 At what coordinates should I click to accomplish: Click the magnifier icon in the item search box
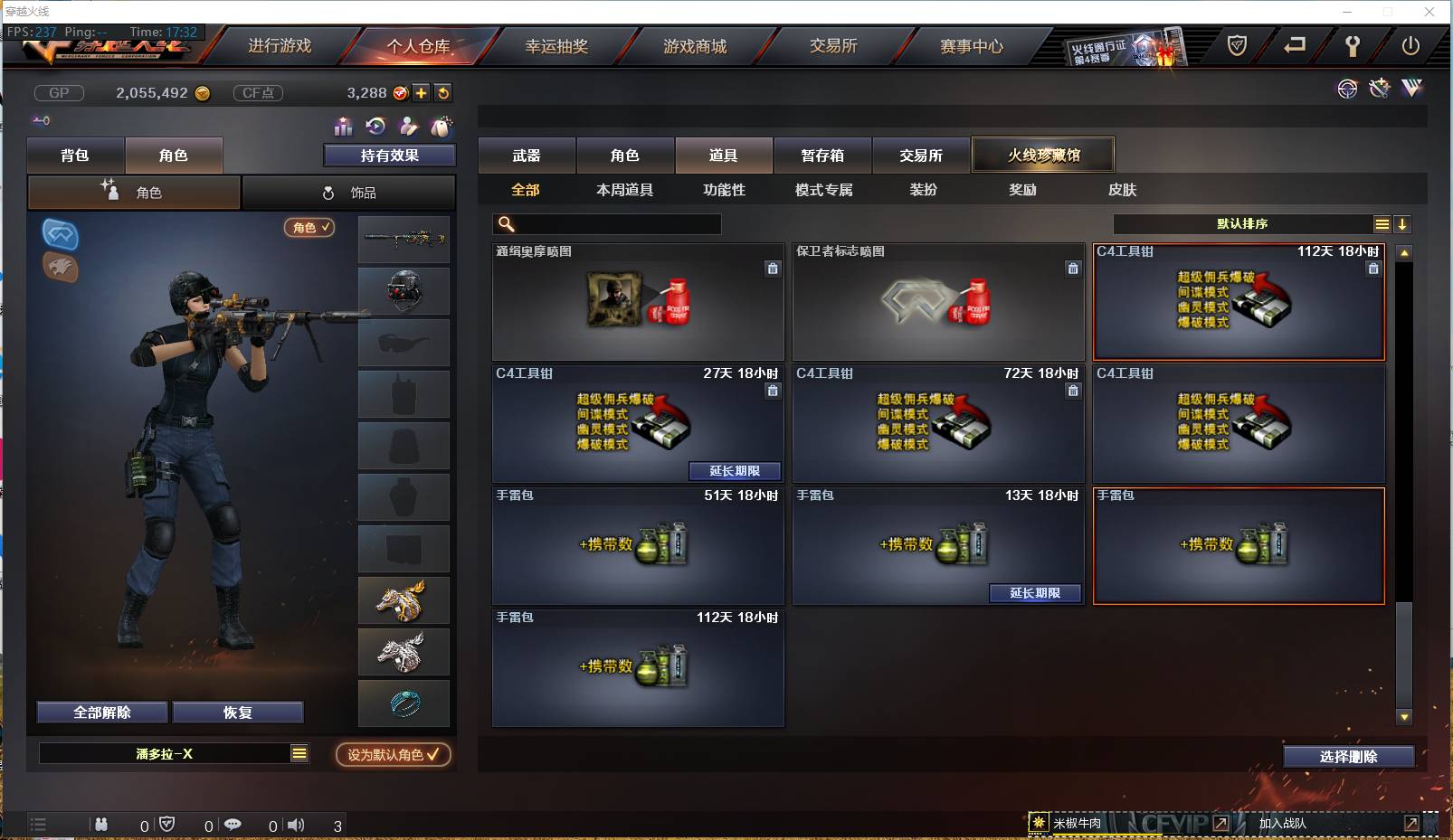pyautogui.click(x=503, y=223)
